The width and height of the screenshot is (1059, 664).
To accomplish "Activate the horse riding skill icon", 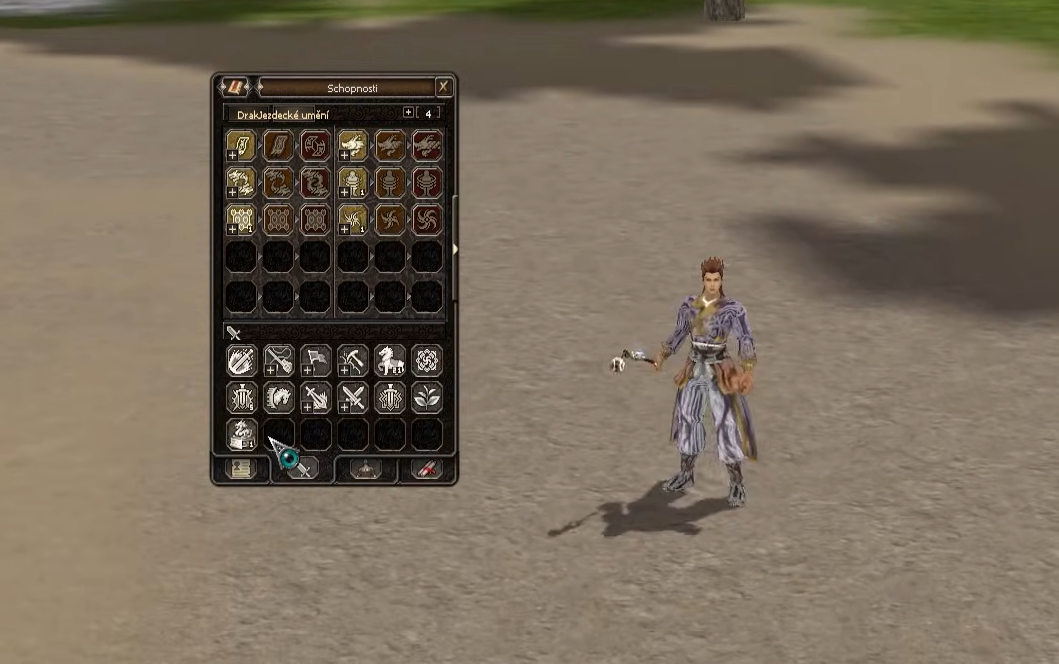I will tap(389, 361).
